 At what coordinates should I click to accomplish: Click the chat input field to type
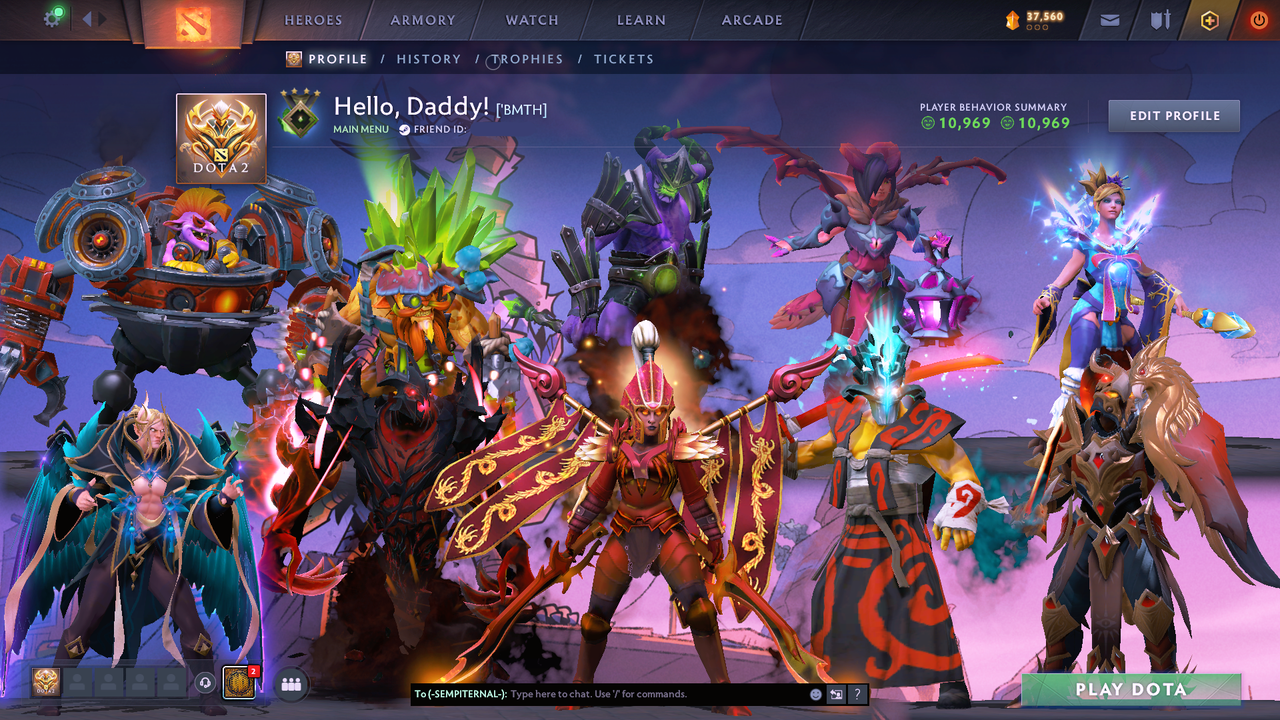[600, 693]
